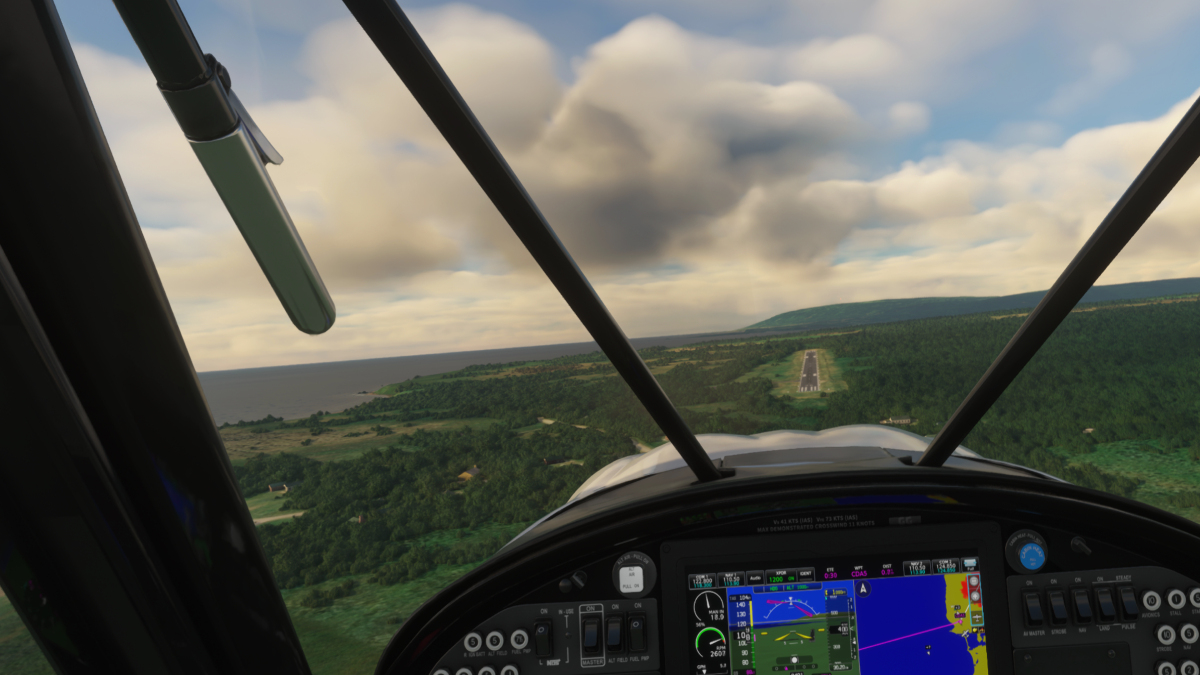Open the Audio panel button
The image size is (1200, 675).
(755, 578)
